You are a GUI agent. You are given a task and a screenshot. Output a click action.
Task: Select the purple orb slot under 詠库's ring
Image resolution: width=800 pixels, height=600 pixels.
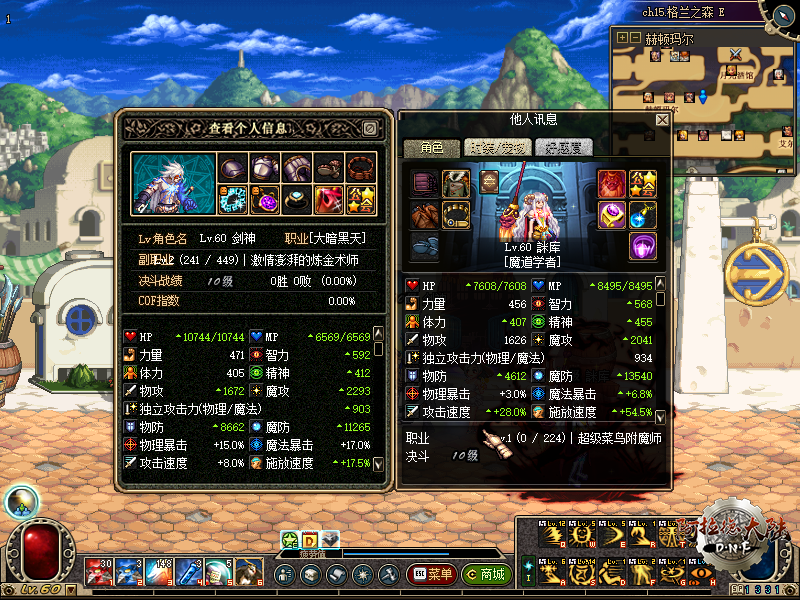[x=642, y=245]
